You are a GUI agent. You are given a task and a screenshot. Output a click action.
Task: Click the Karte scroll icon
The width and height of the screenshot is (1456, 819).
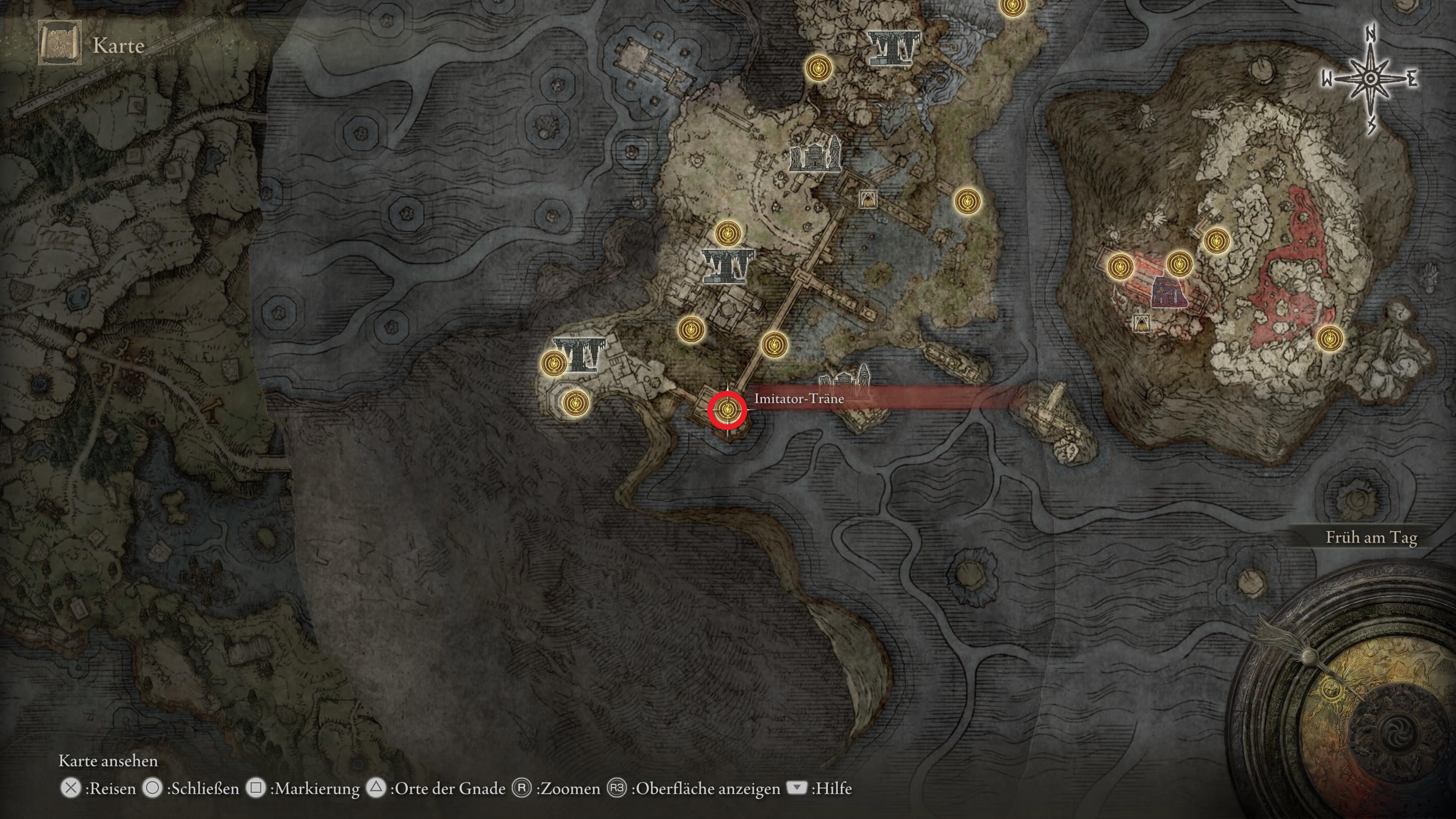(60, 44)
